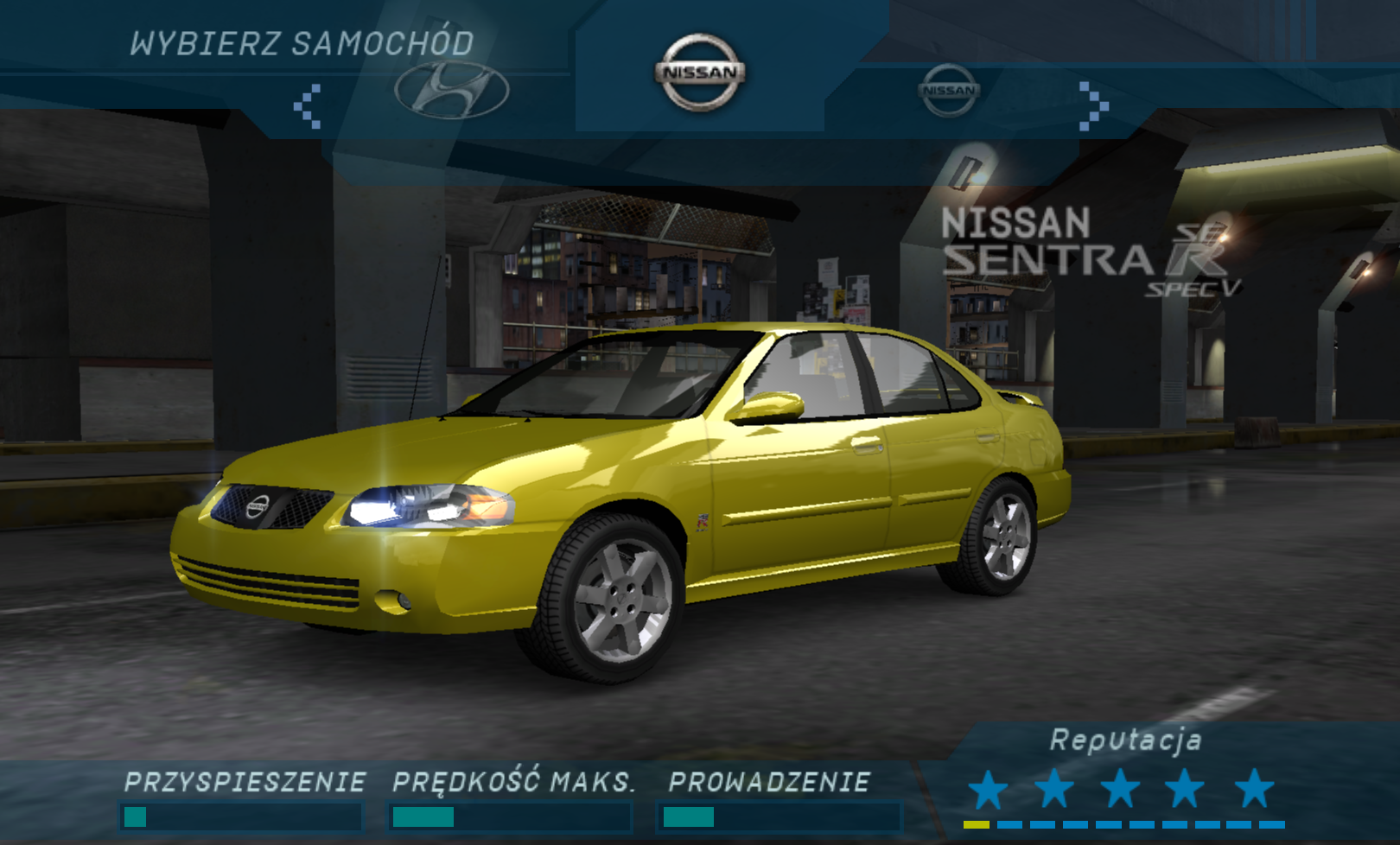Viewport: 1400px width, 845px height.
Task: Click the right arrow to see the next car
Action: 1093,106
